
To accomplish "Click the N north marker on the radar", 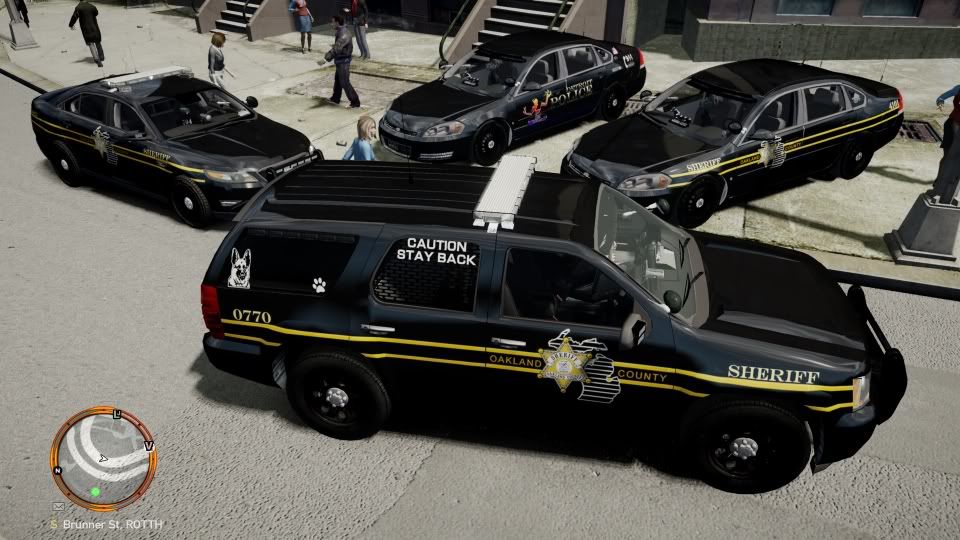I will click(x=60, y=469).
